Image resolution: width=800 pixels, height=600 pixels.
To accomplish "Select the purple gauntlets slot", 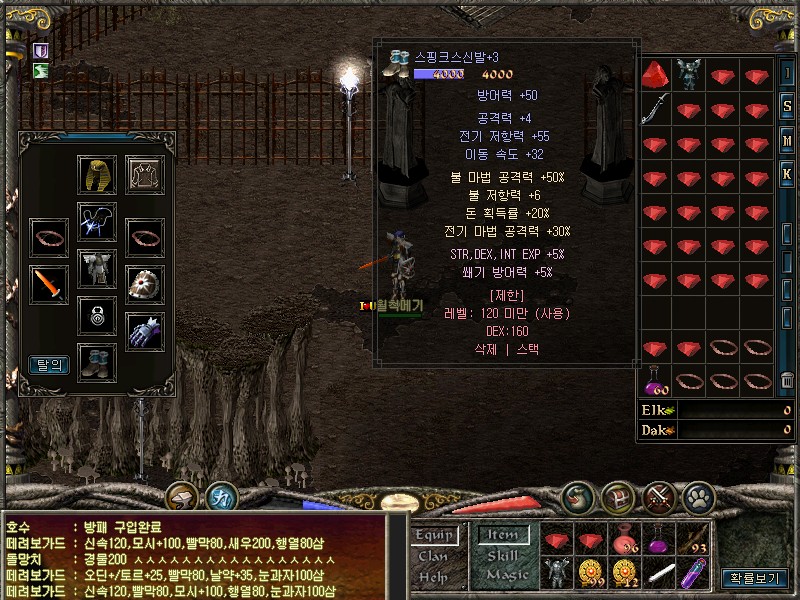I will (145, 331).
